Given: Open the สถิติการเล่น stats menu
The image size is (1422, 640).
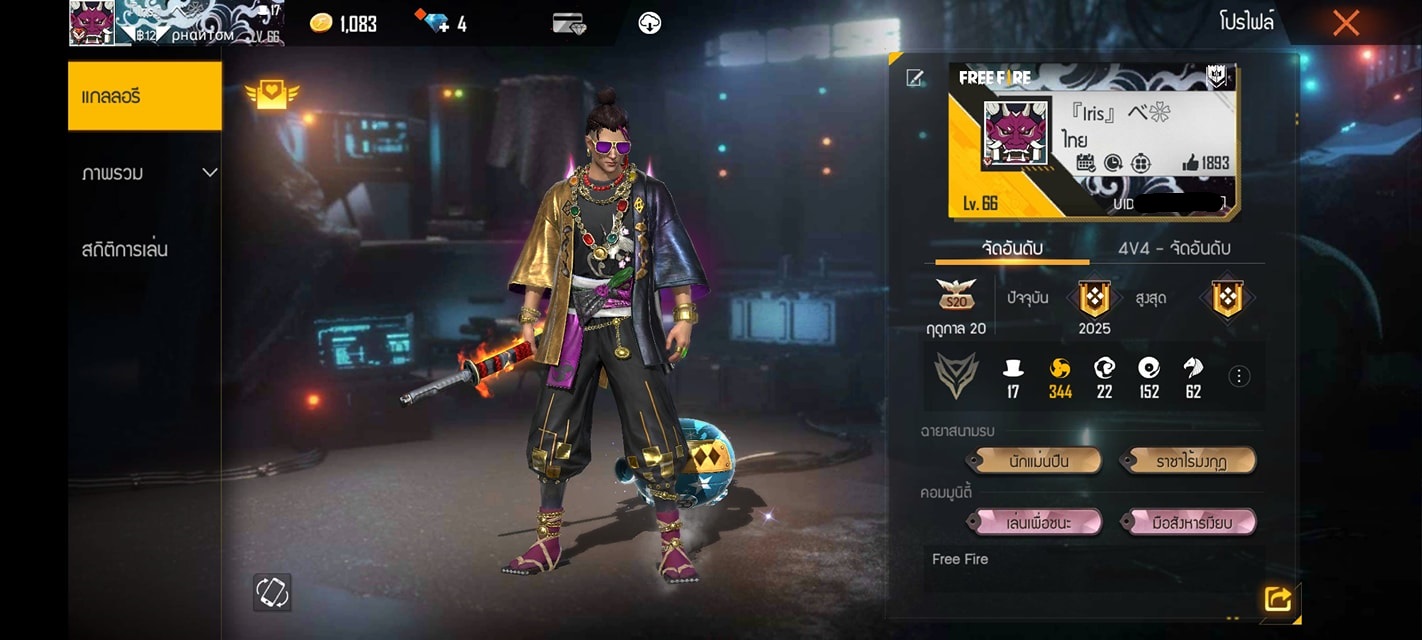Looking at the screenshot, I should pos(125,249).
